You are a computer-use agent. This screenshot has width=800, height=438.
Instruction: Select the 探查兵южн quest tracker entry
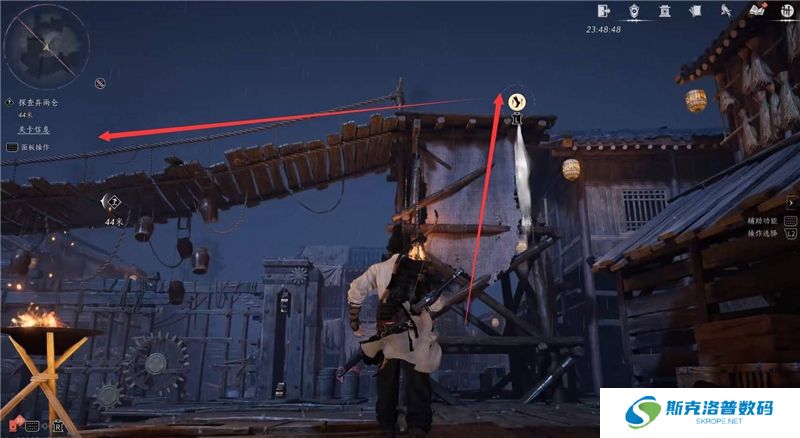[x=40, y=102]
